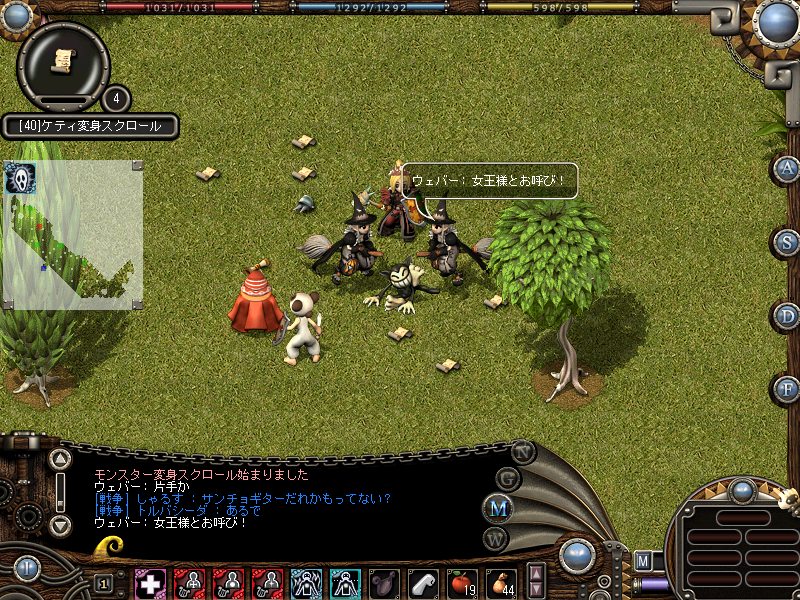Click the hotbar page number 1 button
This screenshot has width=800, height=600.
[x=103, y=583]
